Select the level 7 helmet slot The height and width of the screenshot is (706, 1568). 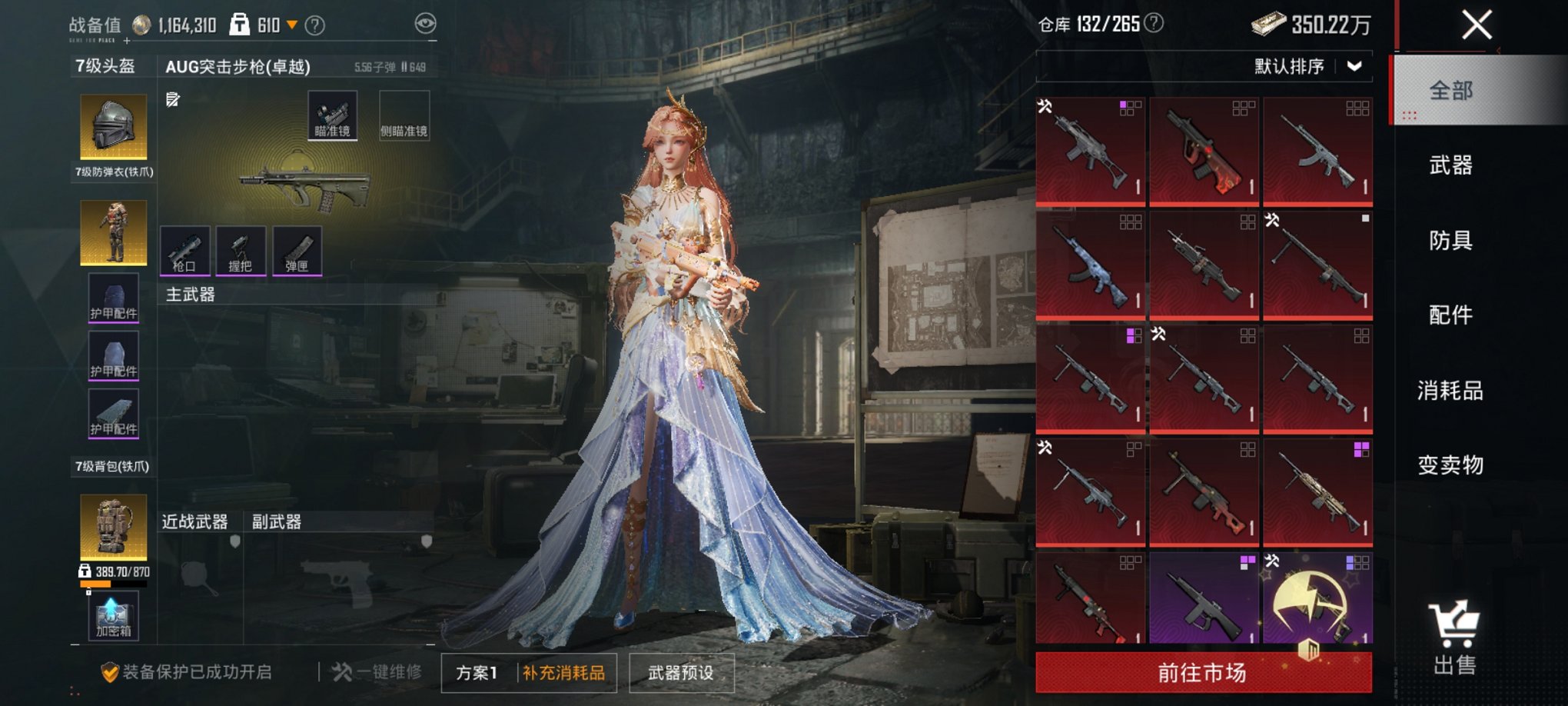[113, 126]
